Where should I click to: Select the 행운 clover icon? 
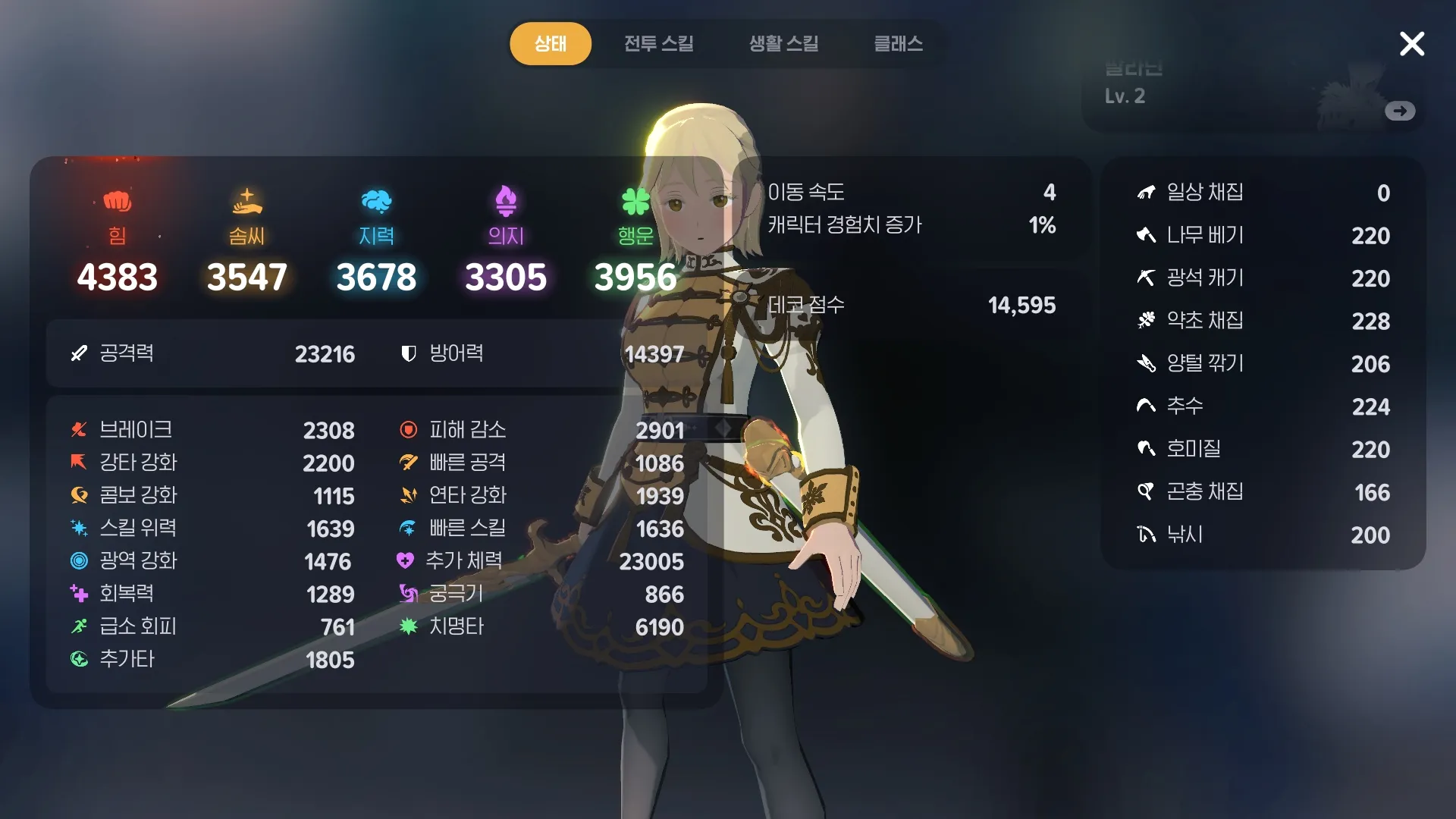635,200
